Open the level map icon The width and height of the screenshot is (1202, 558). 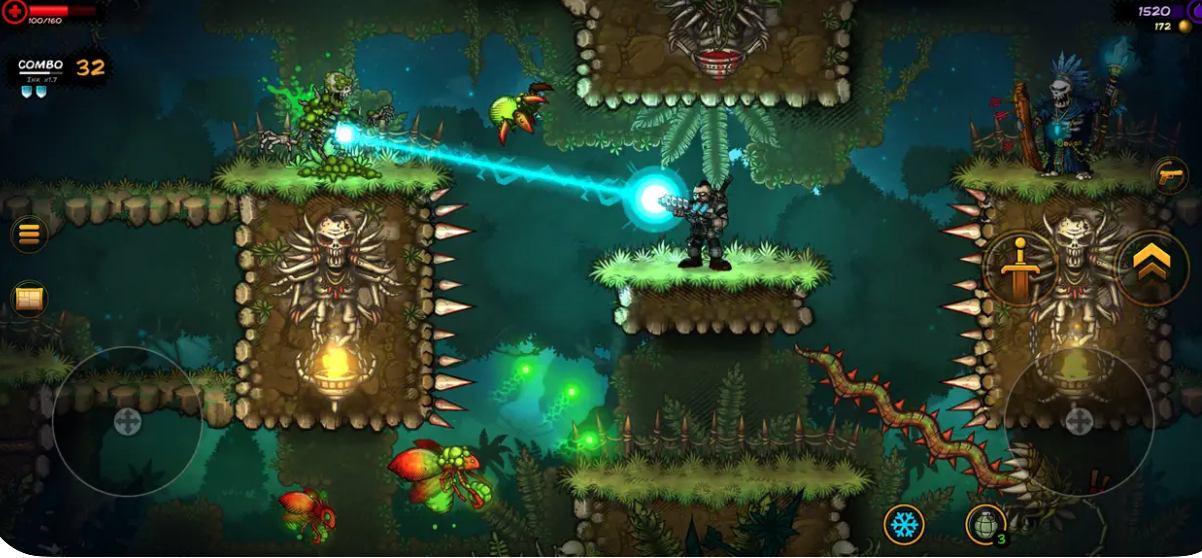[x=28, y=298]
